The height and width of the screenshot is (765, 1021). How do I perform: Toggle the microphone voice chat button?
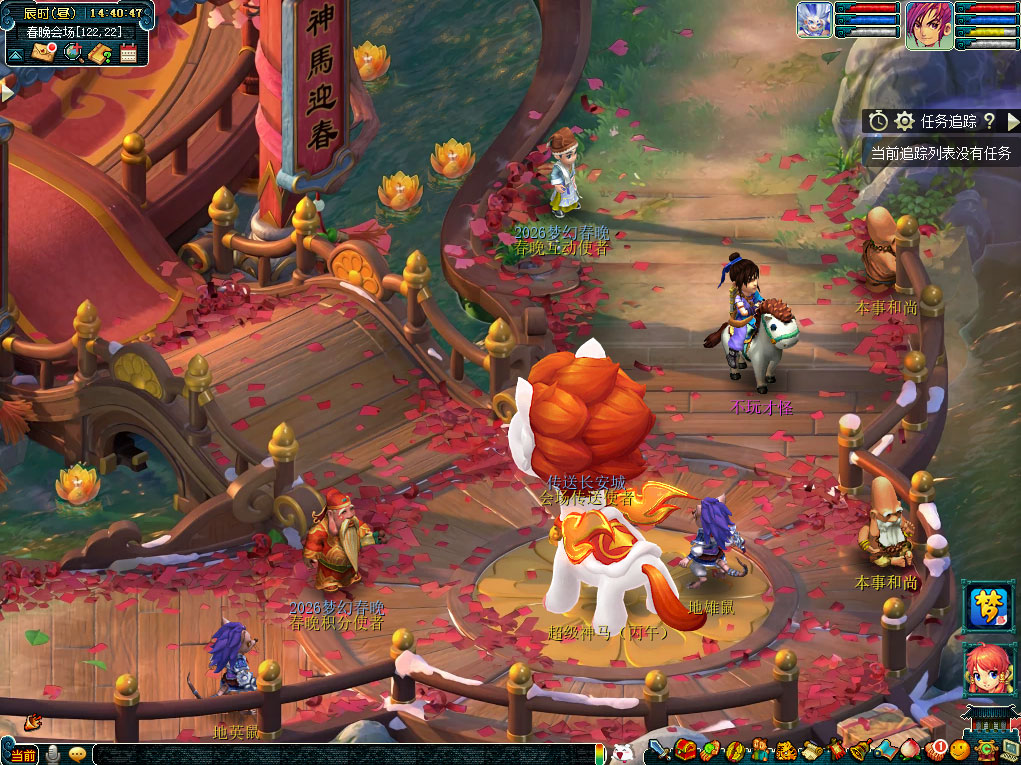click(x=53, y=754)
